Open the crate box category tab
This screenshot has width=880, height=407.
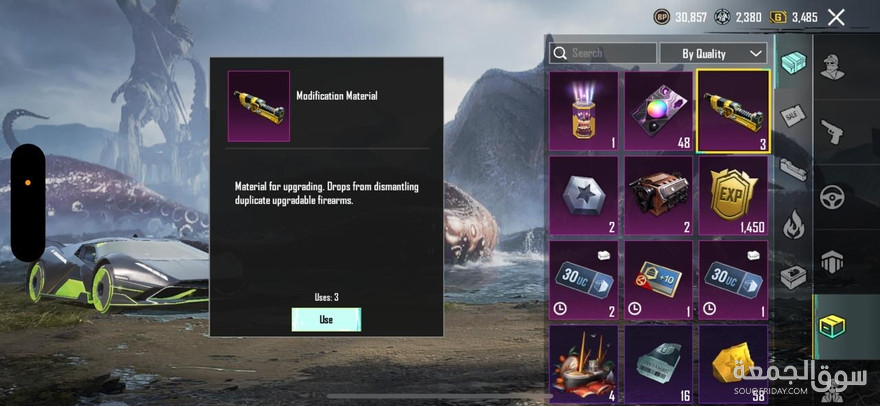(831, 326)
